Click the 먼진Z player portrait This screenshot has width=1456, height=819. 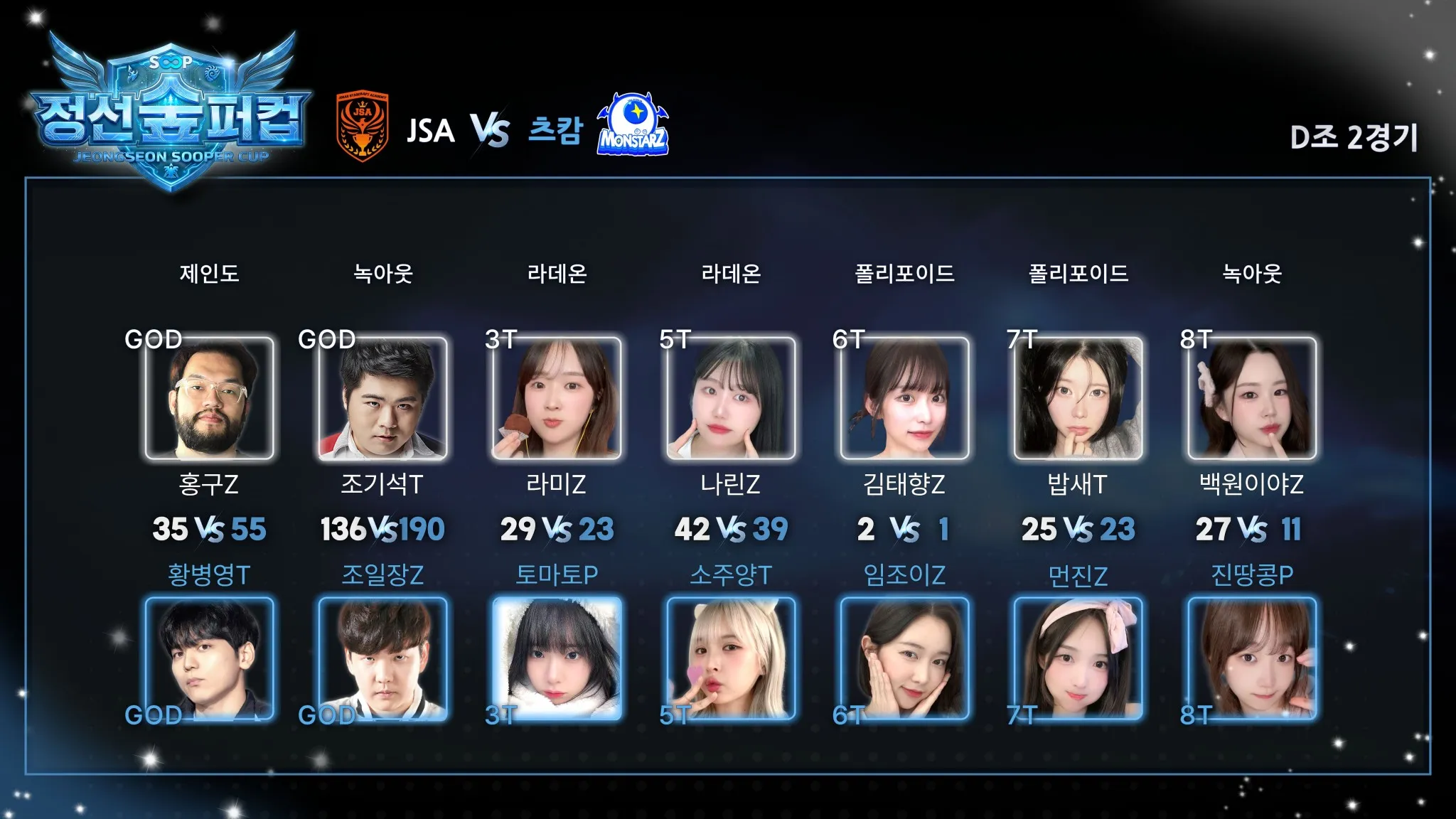1078,659
